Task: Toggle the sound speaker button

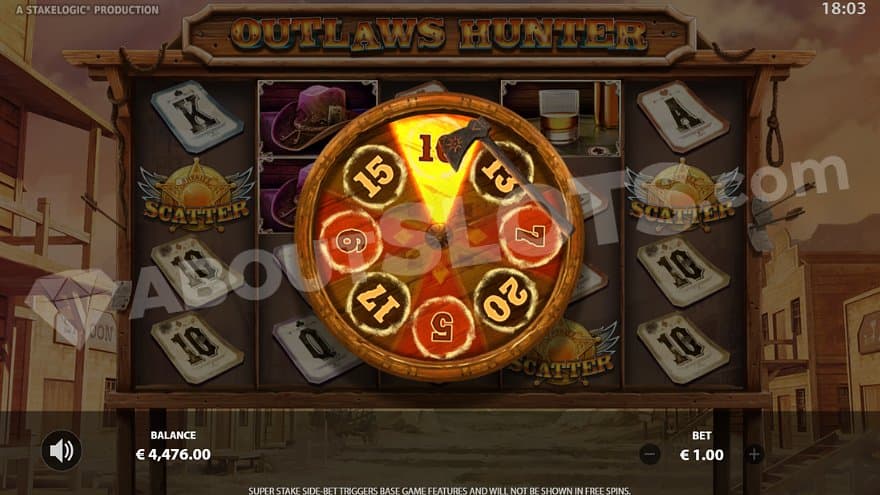Action: [x=61, y=451]
